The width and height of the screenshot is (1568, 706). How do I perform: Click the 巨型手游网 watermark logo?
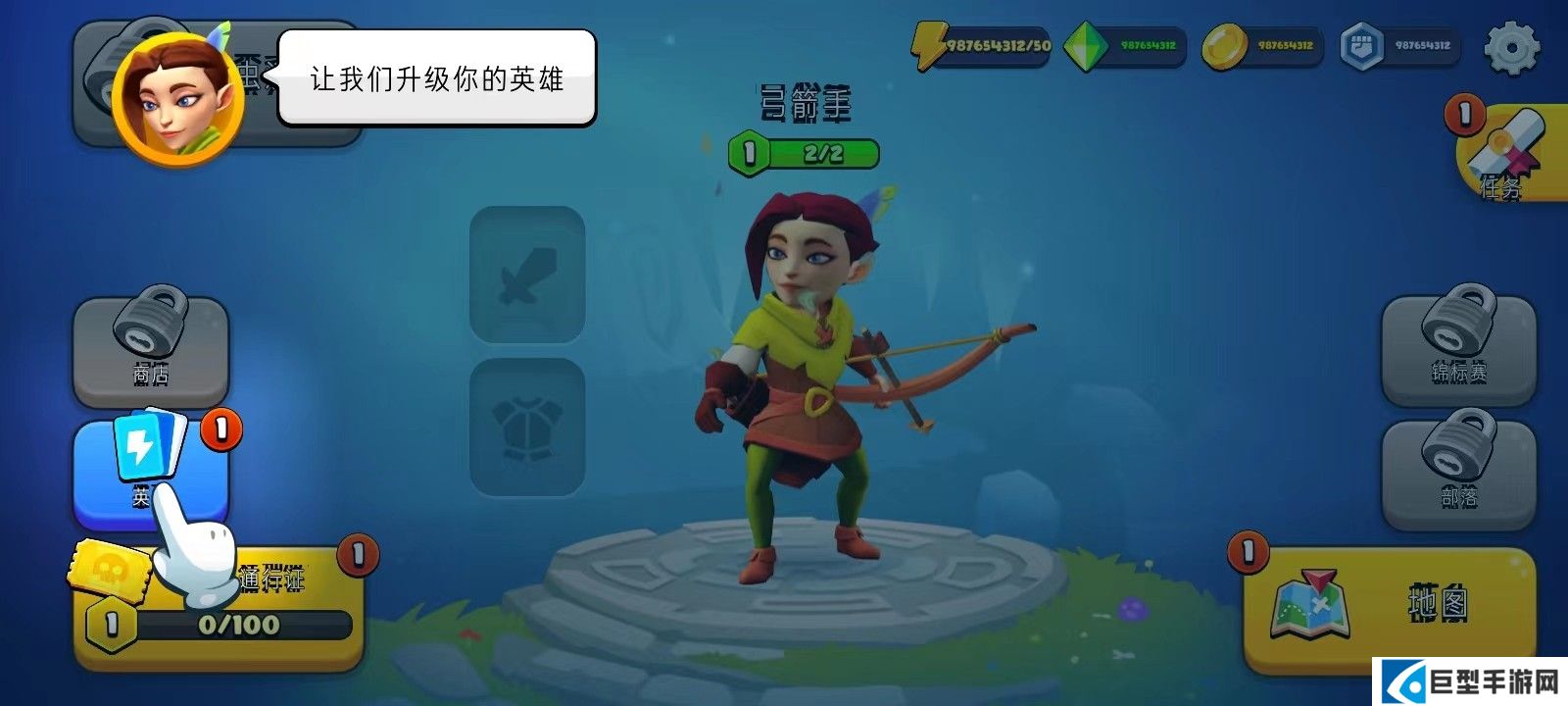pos(1470,681)
